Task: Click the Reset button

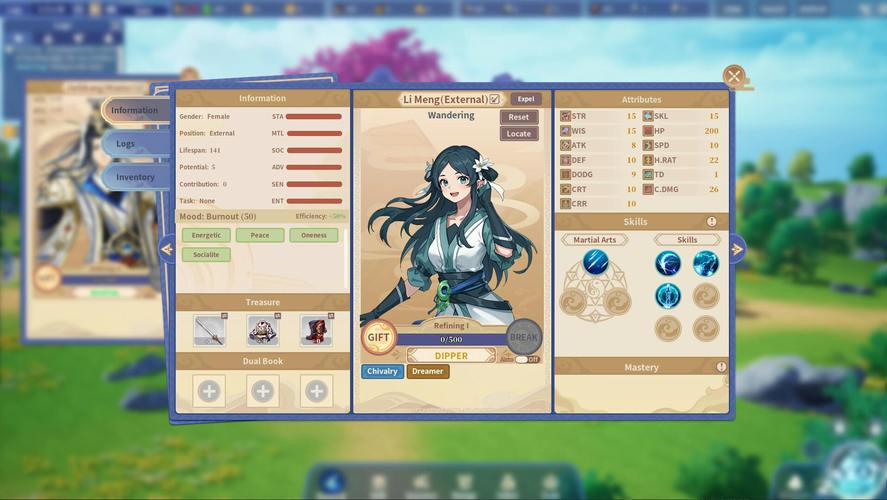Action: coord(519,117)
